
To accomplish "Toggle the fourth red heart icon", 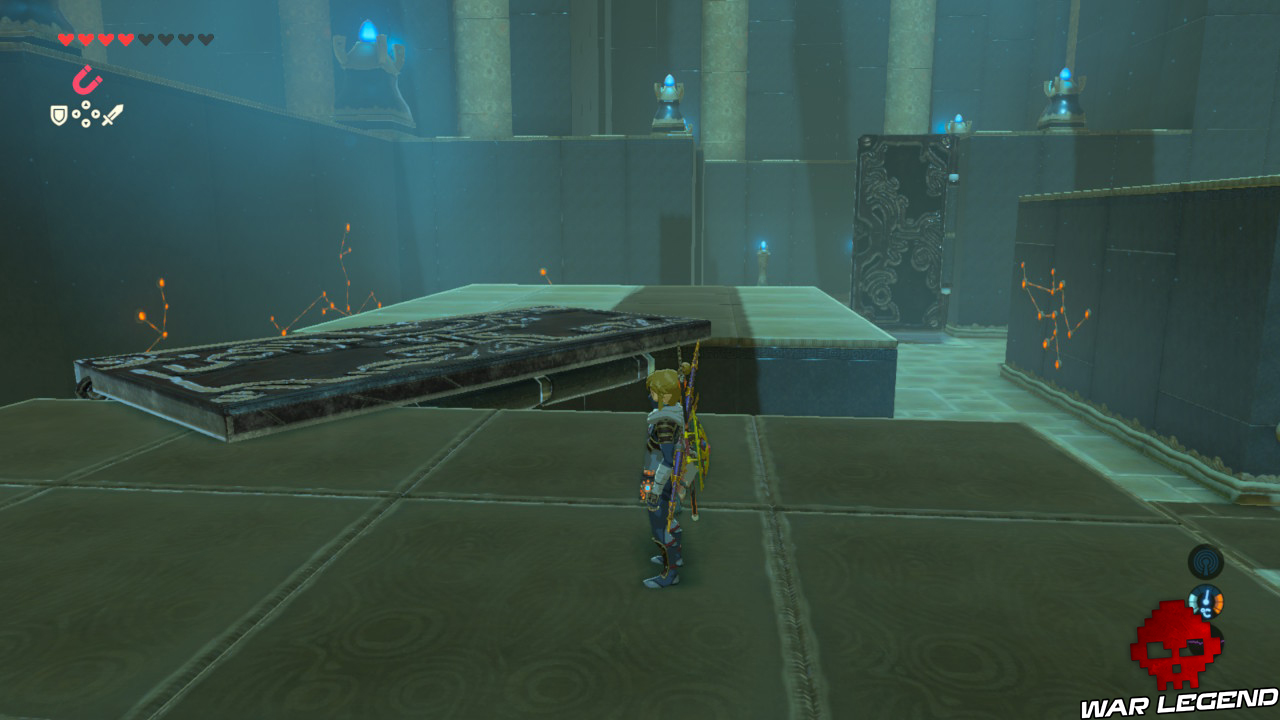I will (x=125, y=39).
